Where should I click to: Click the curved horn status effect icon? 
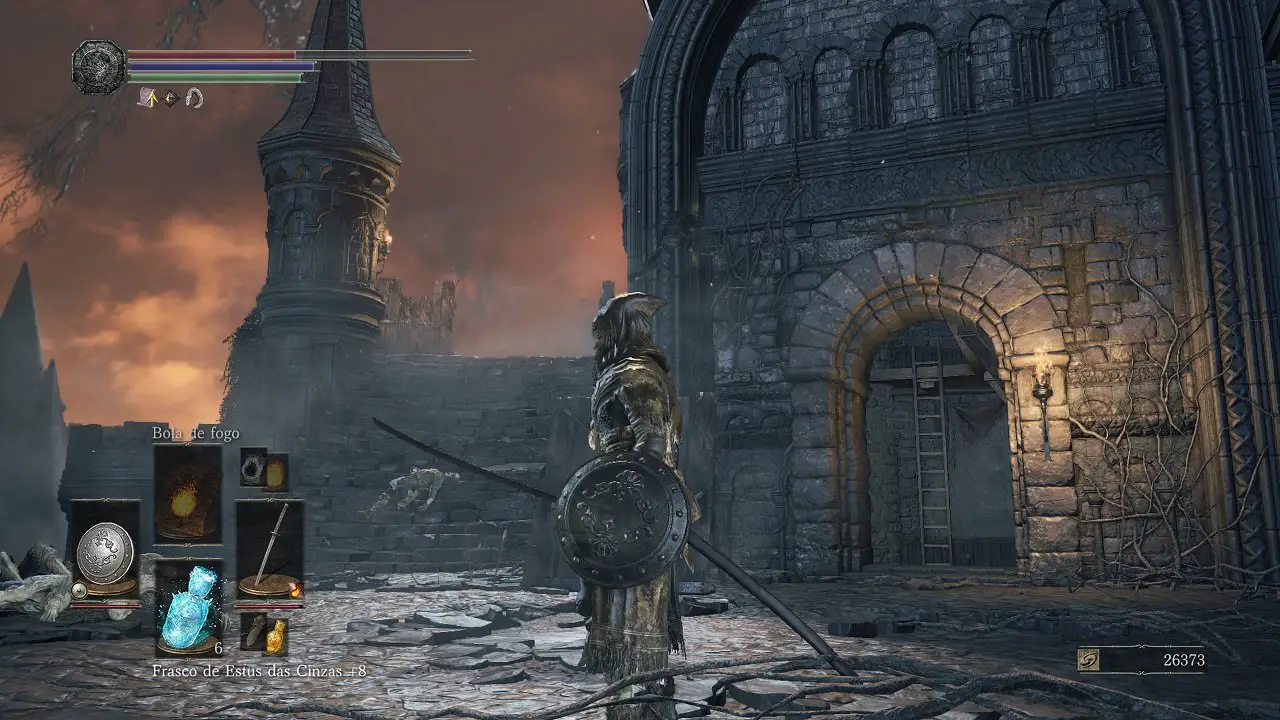(x=194, y=98)
